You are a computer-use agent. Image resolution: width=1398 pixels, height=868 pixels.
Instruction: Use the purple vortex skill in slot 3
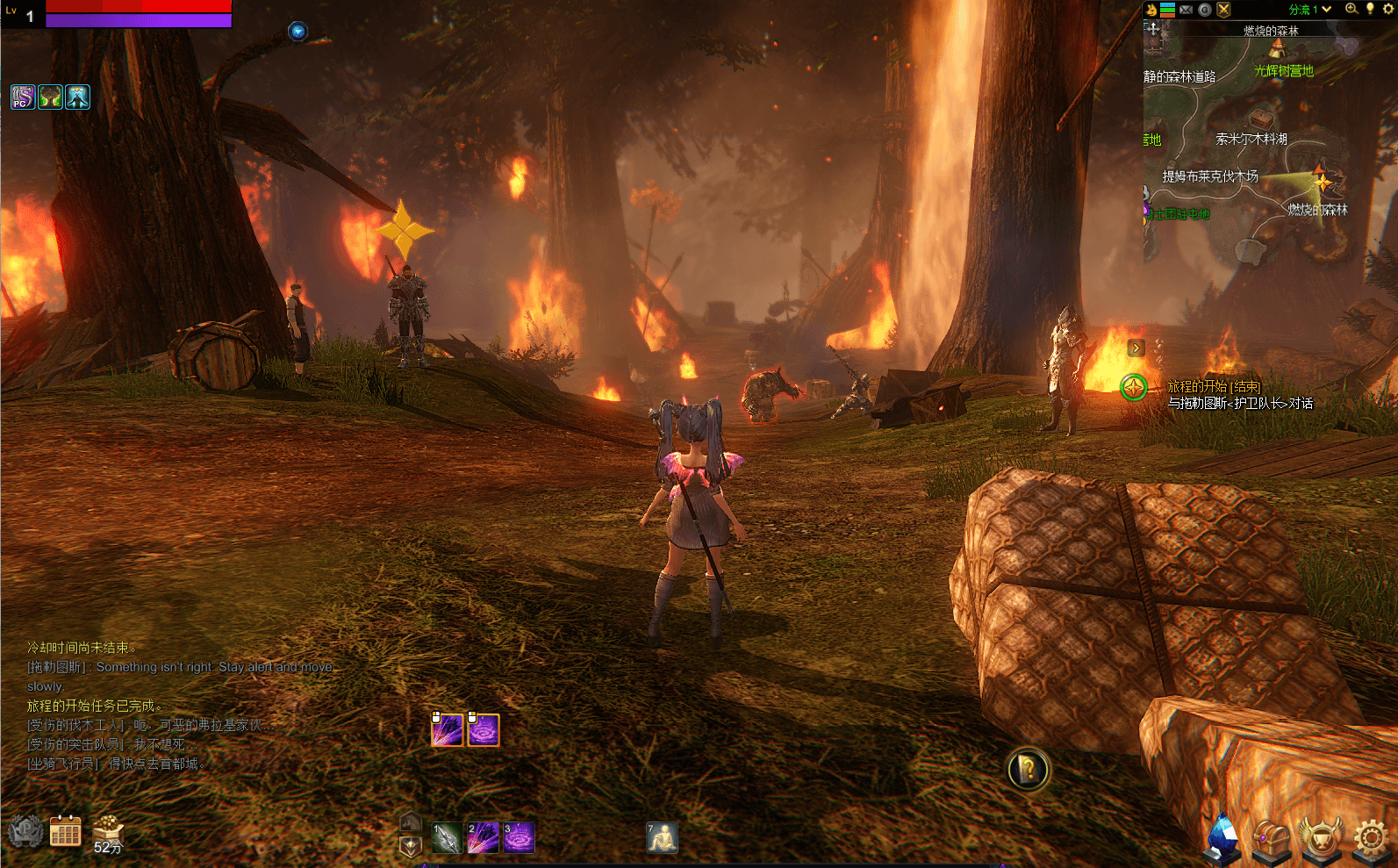pyautogui.click(x=519, y=838)
